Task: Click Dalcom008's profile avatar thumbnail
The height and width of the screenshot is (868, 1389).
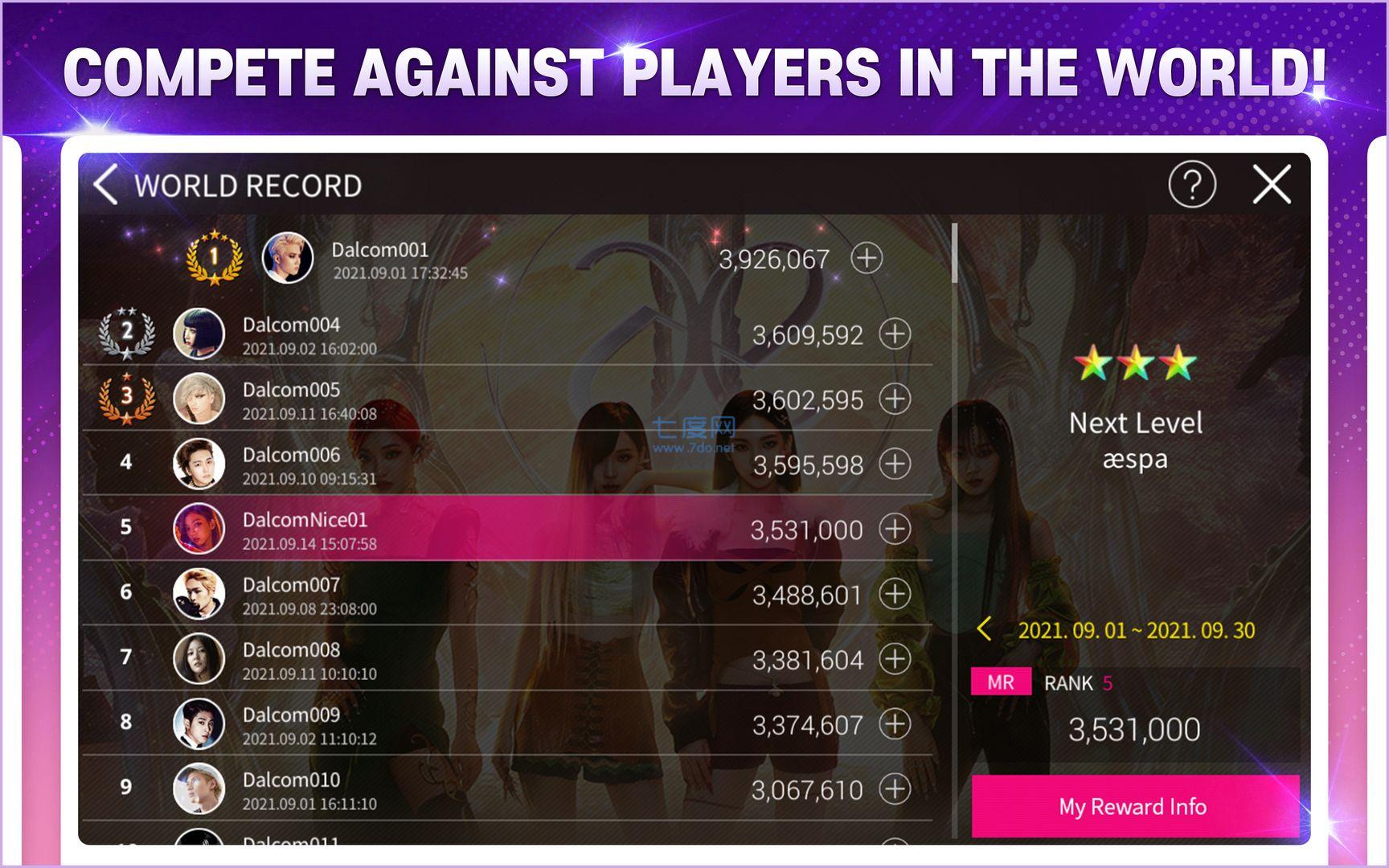Action: click(x=199, y=660)
